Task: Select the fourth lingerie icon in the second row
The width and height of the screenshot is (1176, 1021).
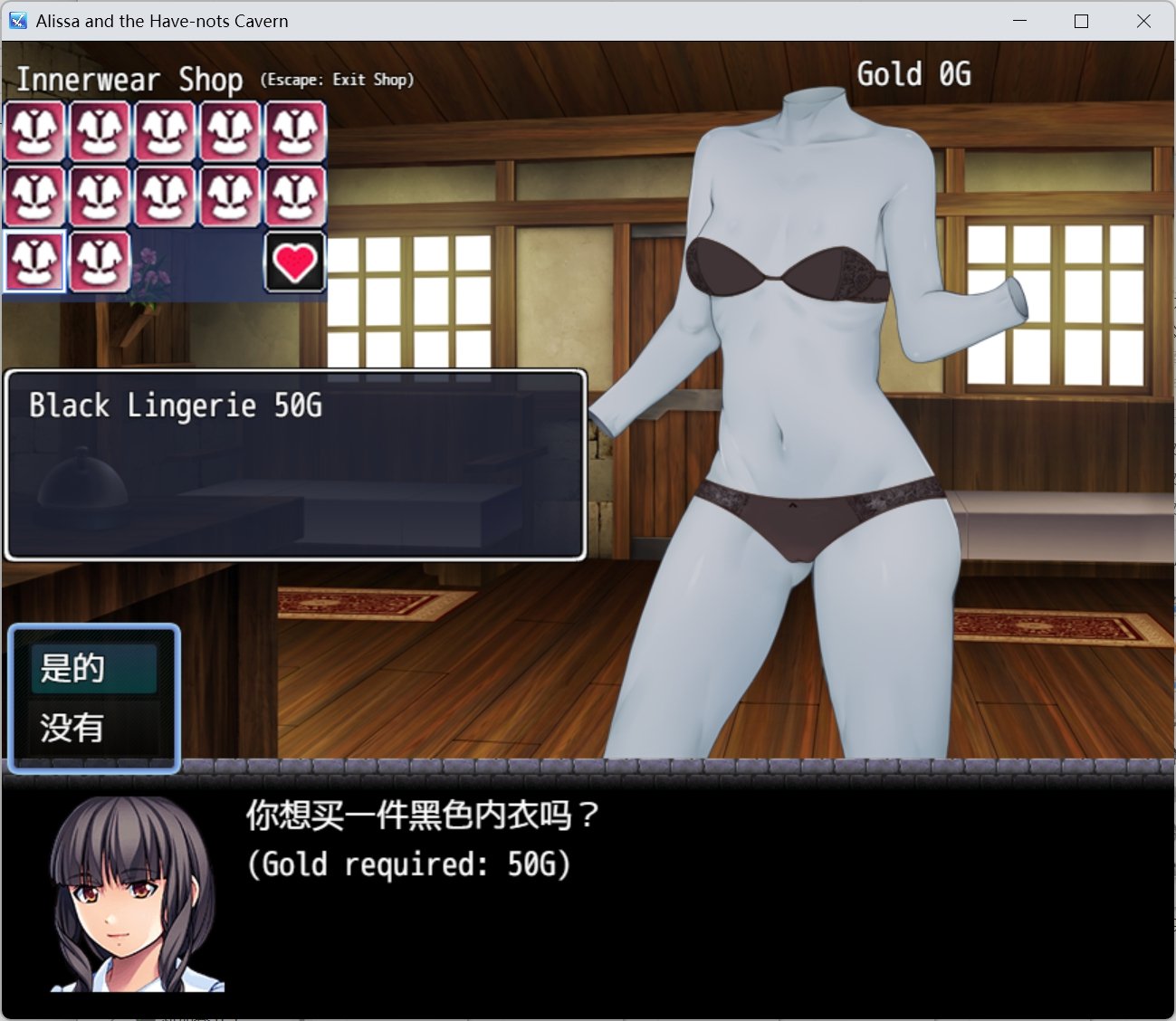Action: pyautogui.click(x=230, y=196)
